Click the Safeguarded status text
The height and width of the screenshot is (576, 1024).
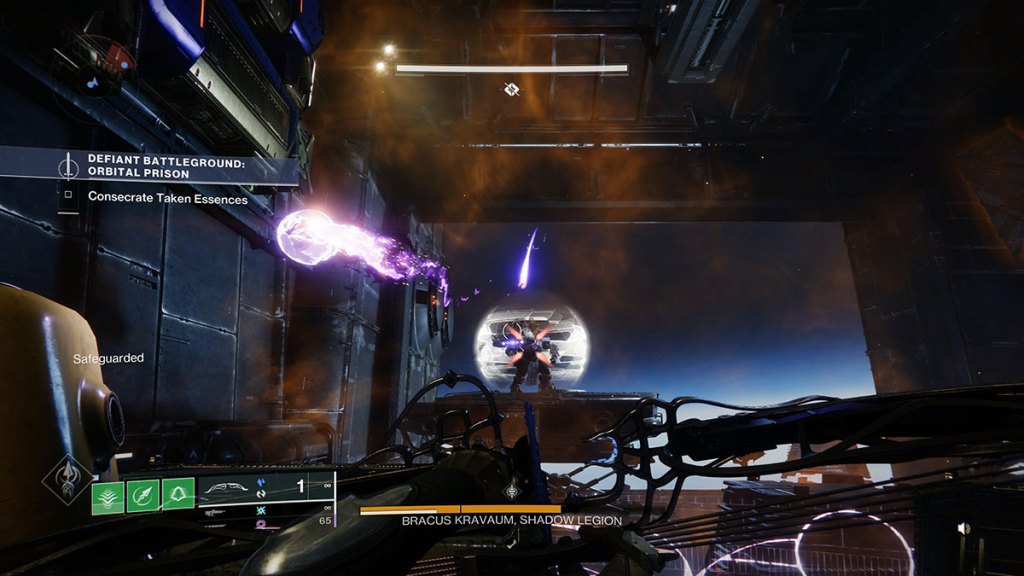tap(108, 358)
